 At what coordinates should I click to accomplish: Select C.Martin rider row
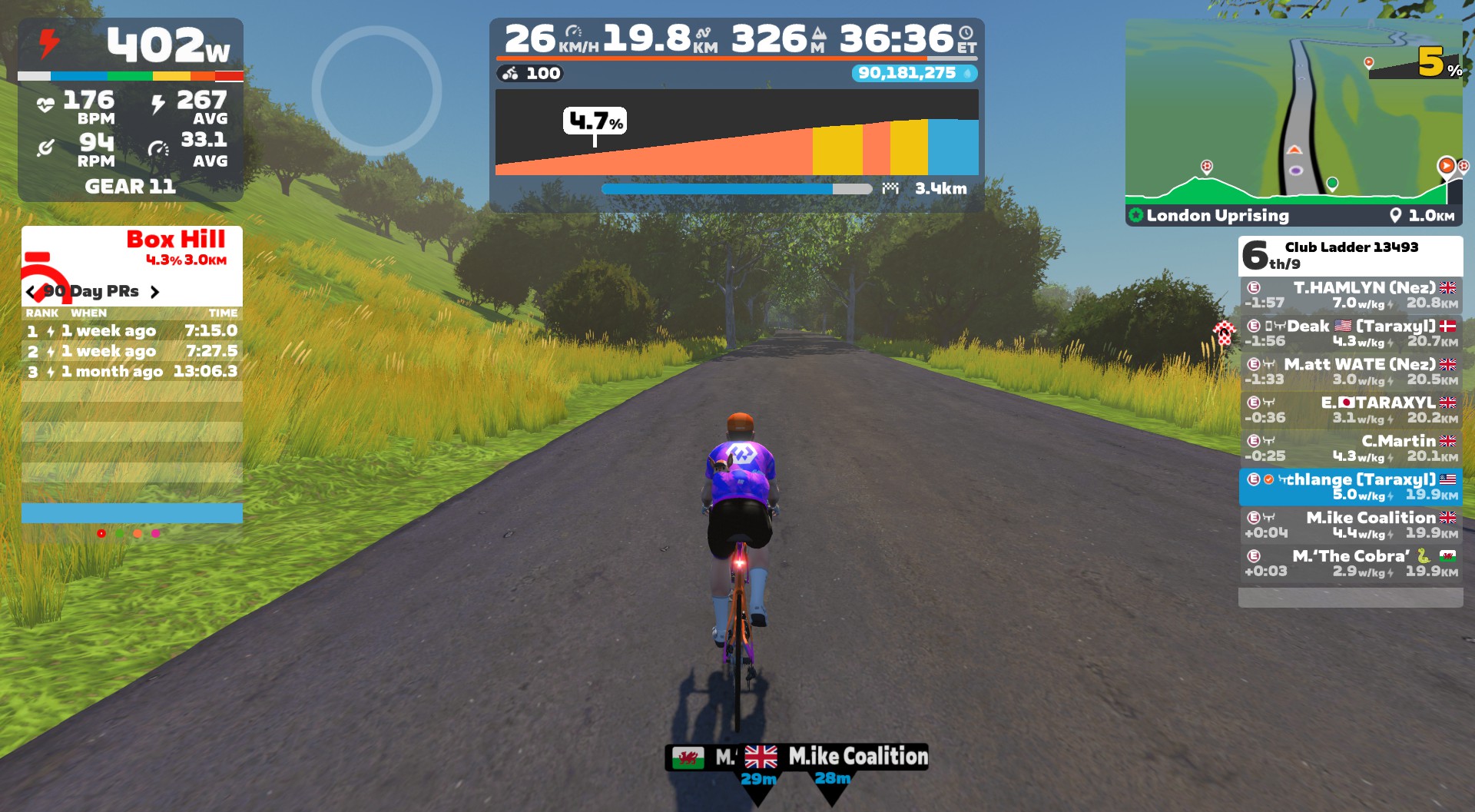pyautogui.click(x=1351, y=449)
